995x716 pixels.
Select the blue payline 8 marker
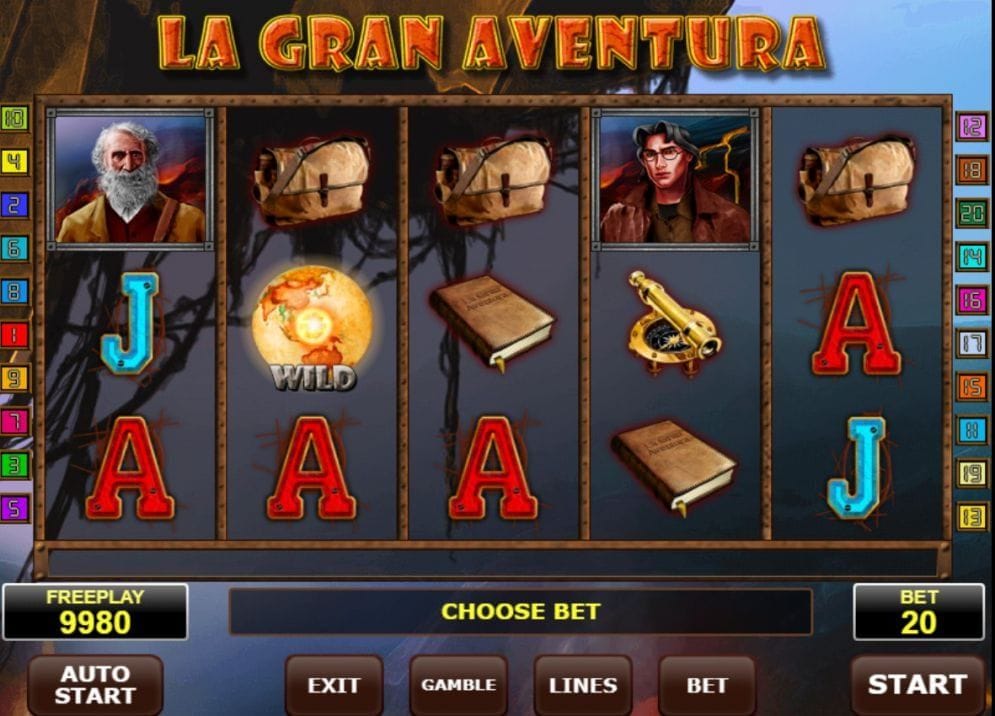tap(15, 292)
